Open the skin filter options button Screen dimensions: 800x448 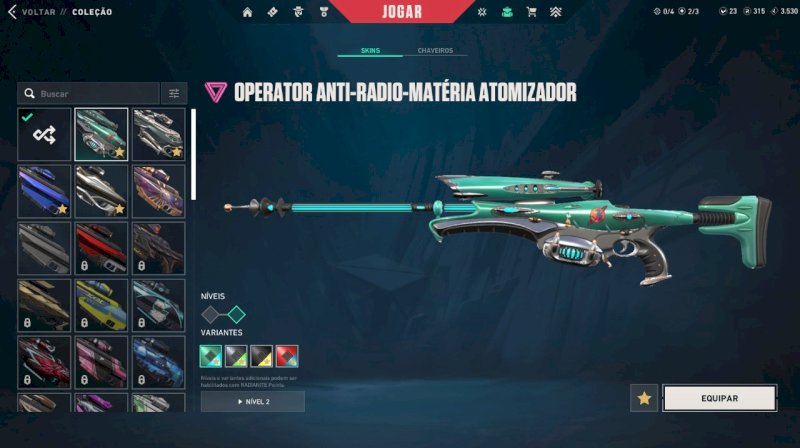pyautogui.click(x=174, y=93)
